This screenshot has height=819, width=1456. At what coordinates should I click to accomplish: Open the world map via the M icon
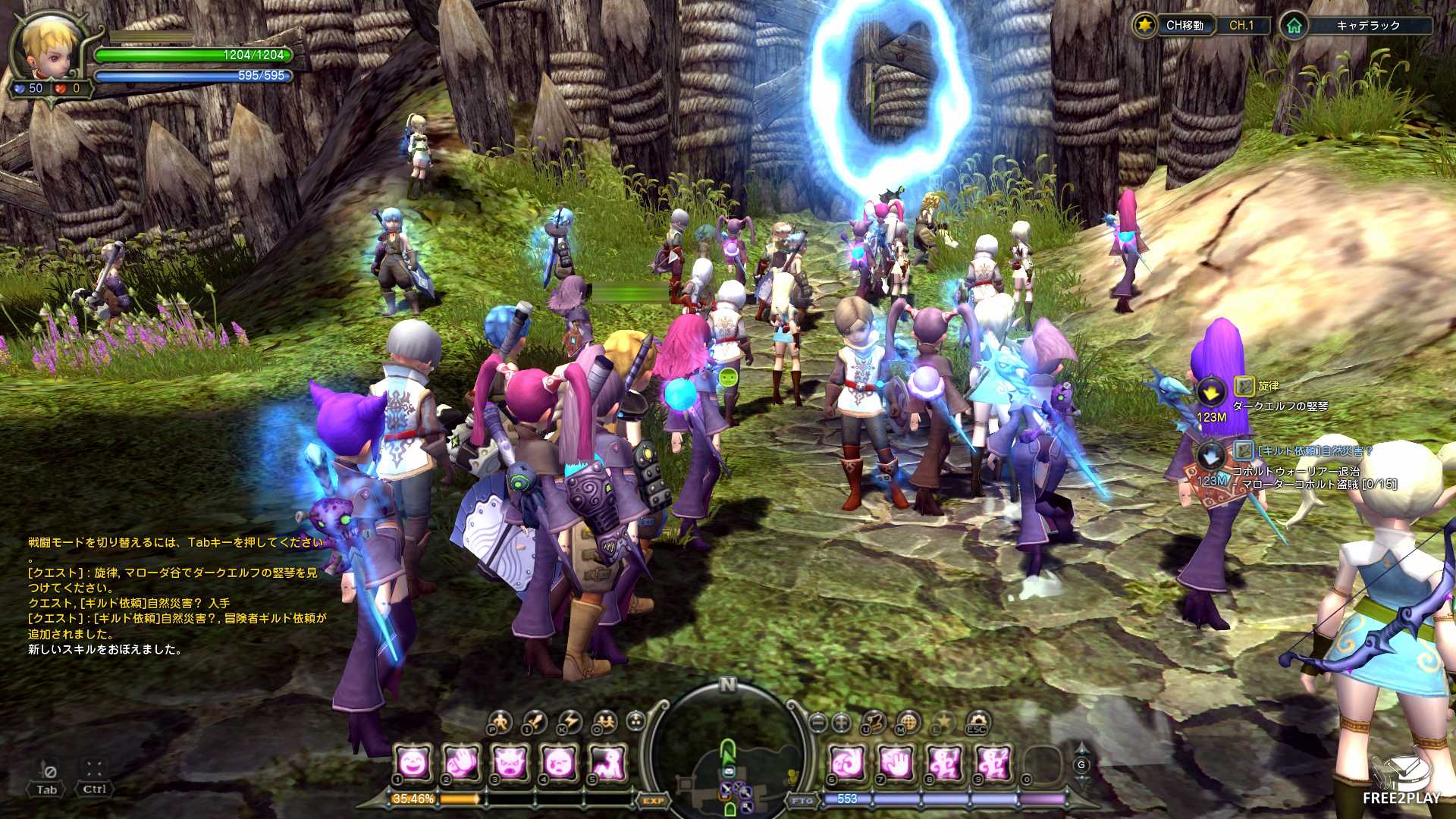(x=908, y=722)
